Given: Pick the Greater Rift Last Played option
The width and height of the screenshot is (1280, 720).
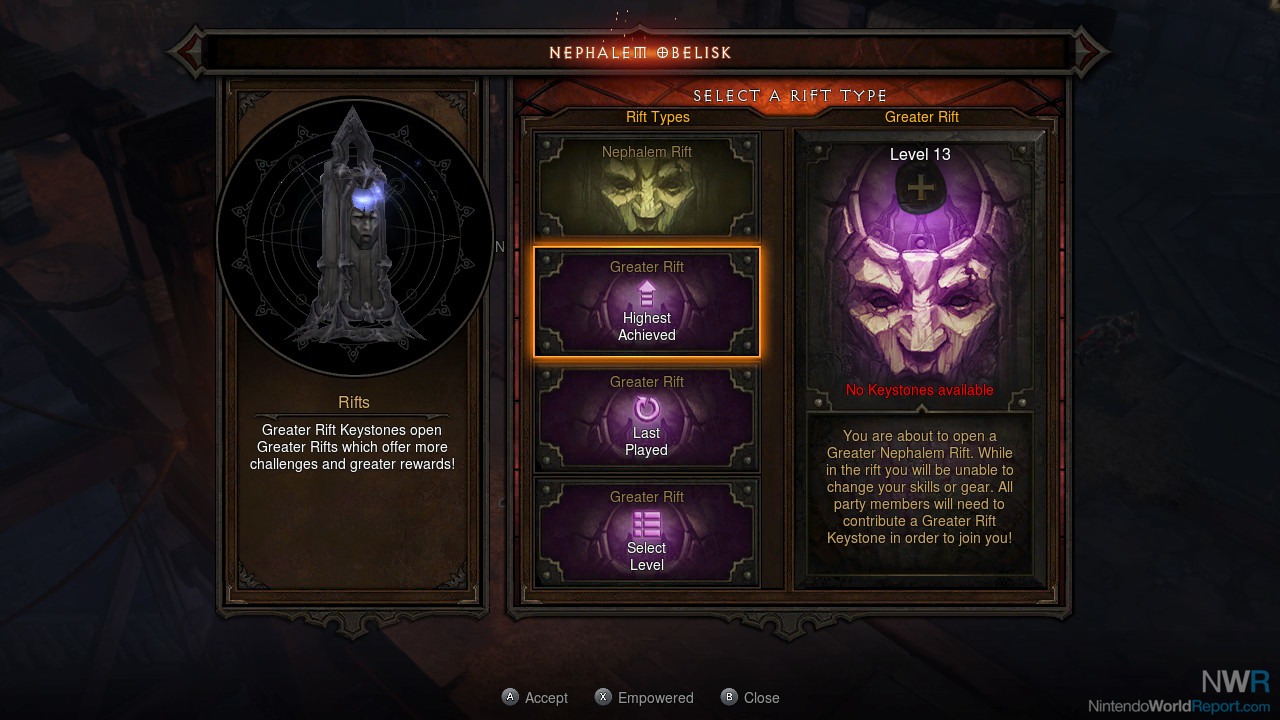Looking at the screenshot, I should (647, 417).
